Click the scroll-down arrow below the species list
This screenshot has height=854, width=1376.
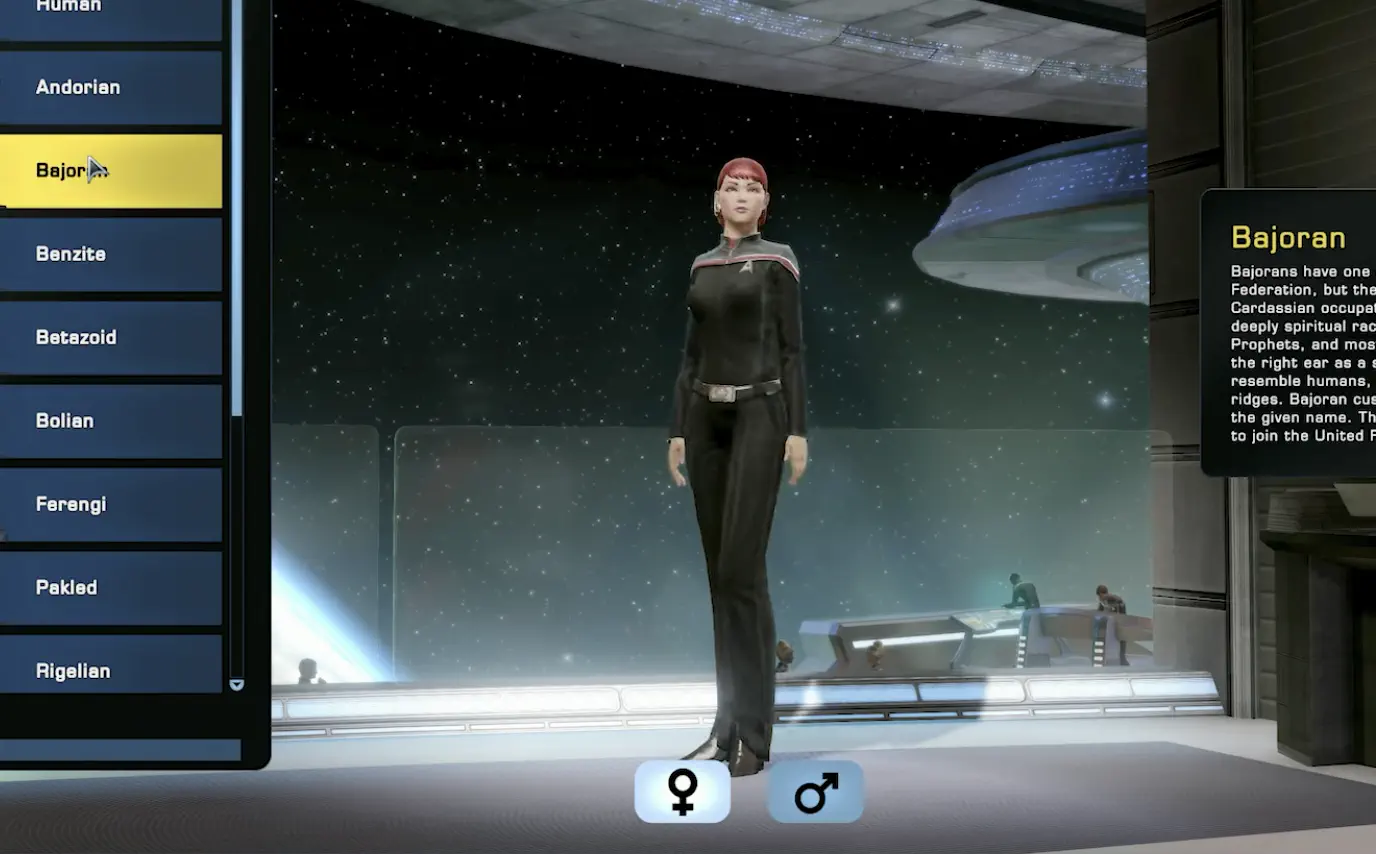[236, 686]
